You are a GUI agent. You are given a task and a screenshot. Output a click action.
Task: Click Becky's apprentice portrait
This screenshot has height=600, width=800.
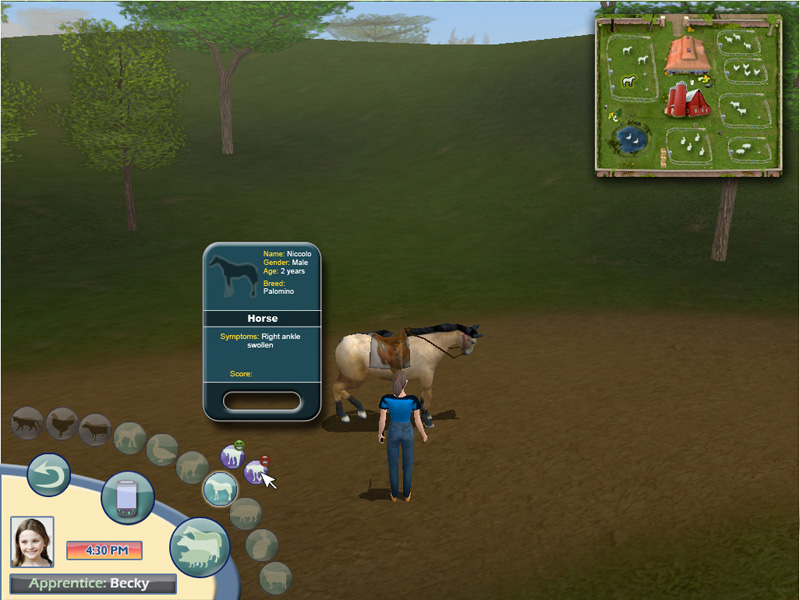tap(32, 541)
